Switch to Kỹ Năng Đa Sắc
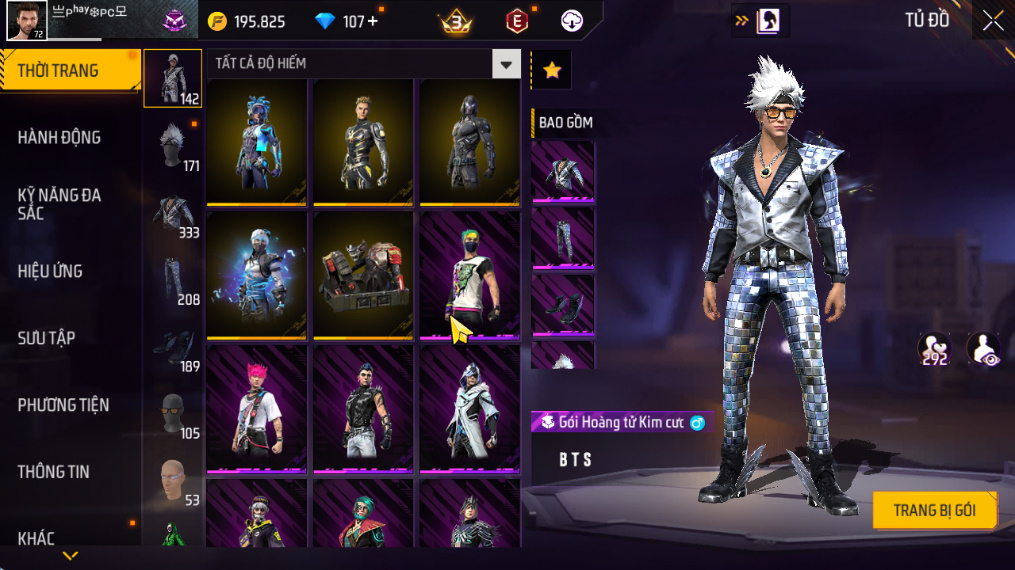Screen dimensions: 1015x570 [60, 204]
